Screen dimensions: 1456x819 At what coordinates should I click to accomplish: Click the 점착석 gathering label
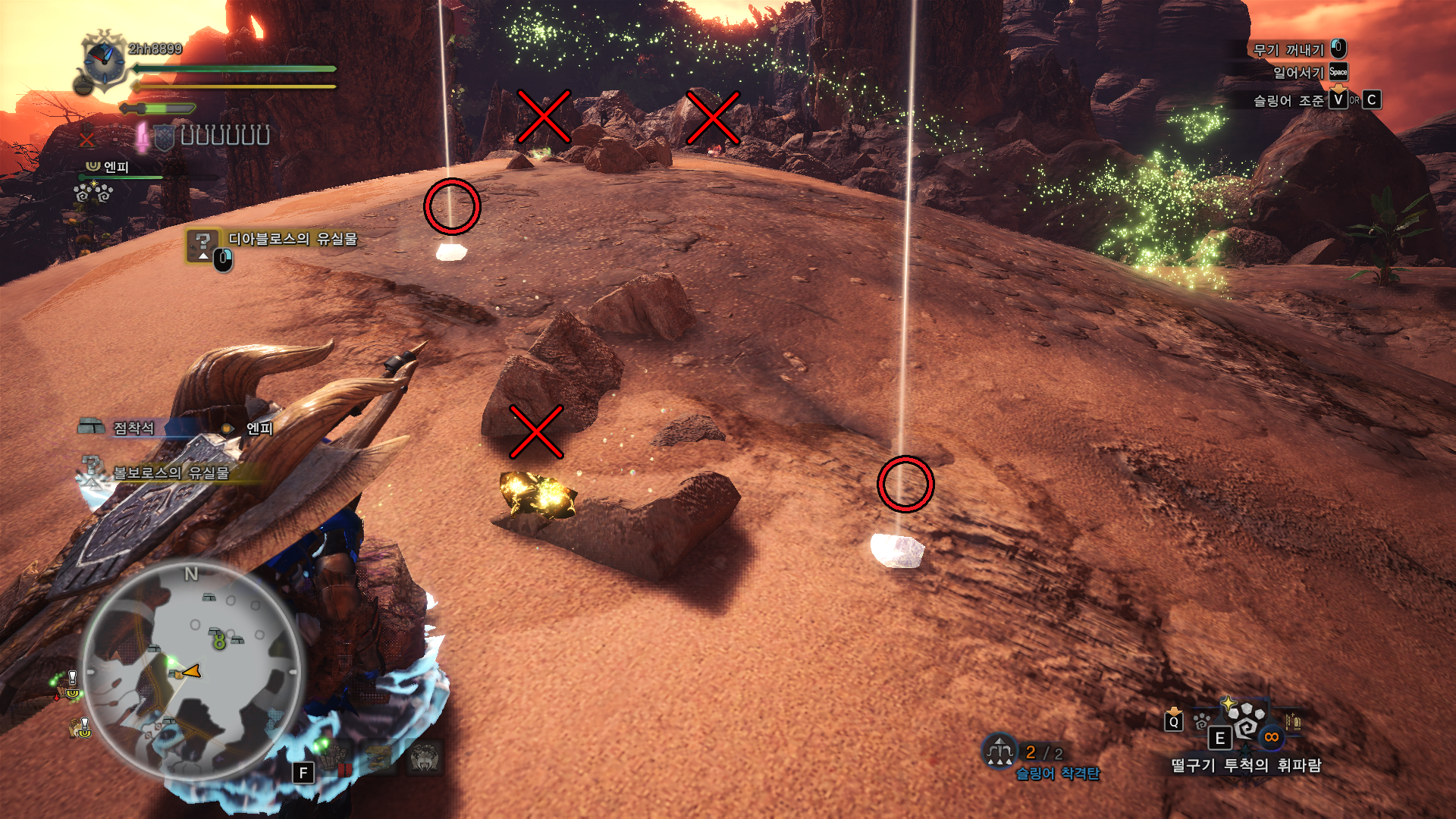(133, 428)
